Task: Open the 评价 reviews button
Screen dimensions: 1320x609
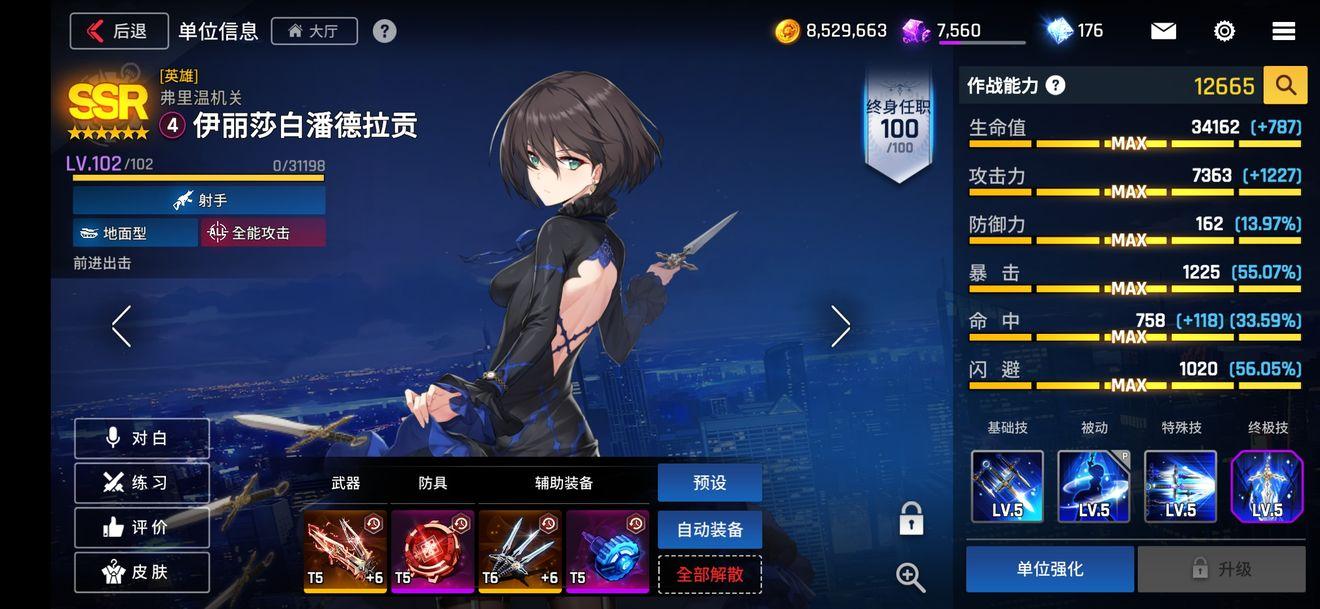Action: click(x=142, y=527)
